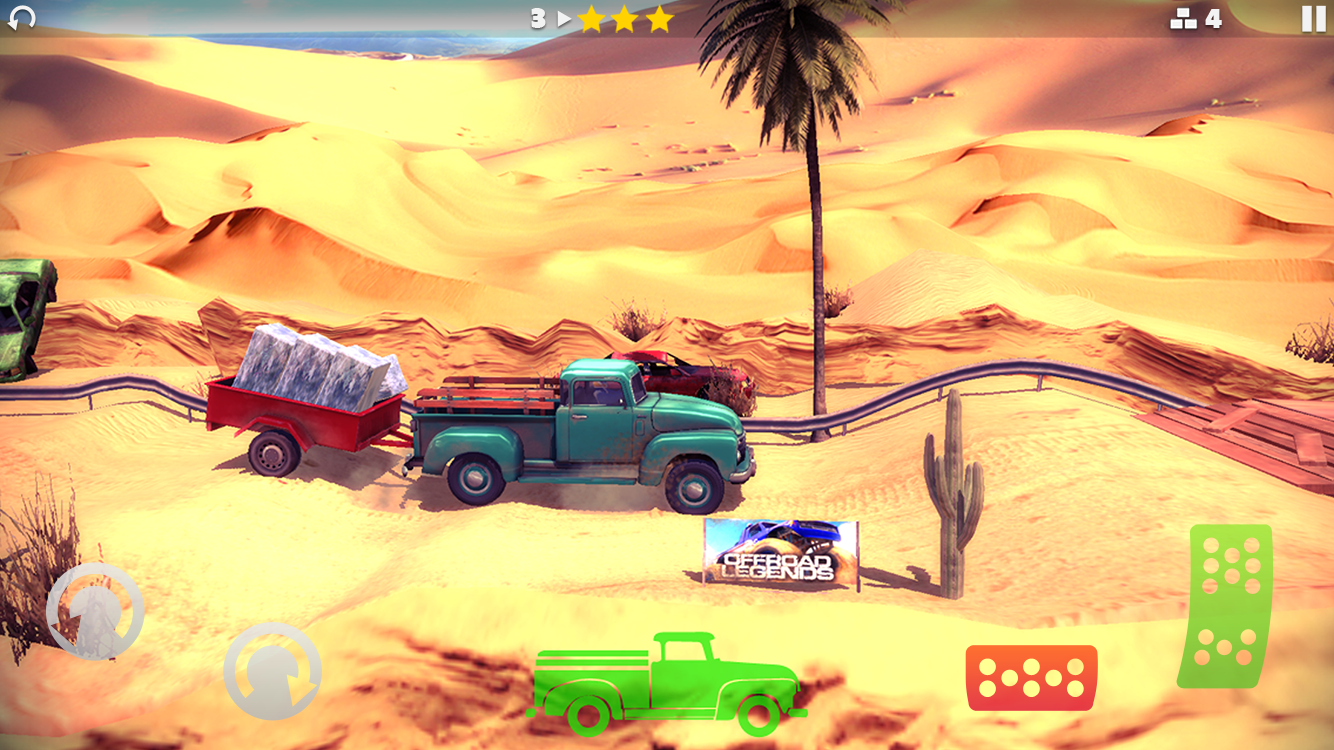Click the wrecked red car behind the truck
Image resolution: width=1334 pixels, height=750 pixels.
(x=680, y=375)
